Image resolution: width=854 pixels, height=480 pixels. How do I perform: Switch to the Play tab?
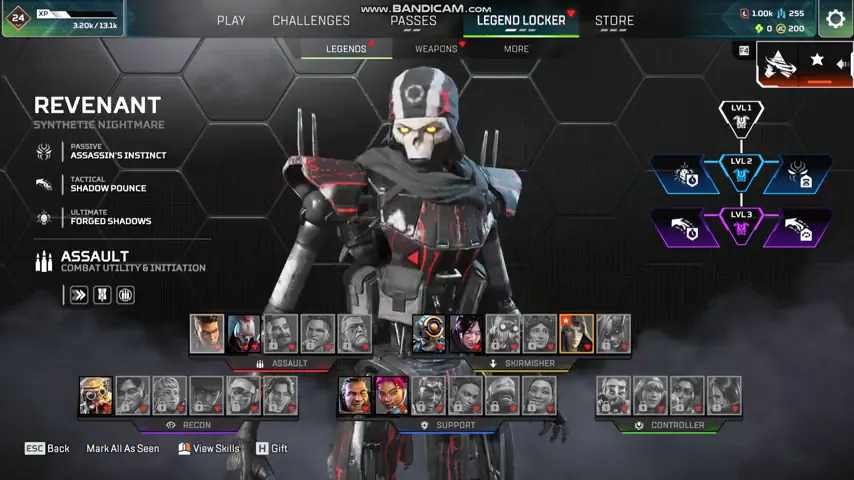click(x=231, y=20)
